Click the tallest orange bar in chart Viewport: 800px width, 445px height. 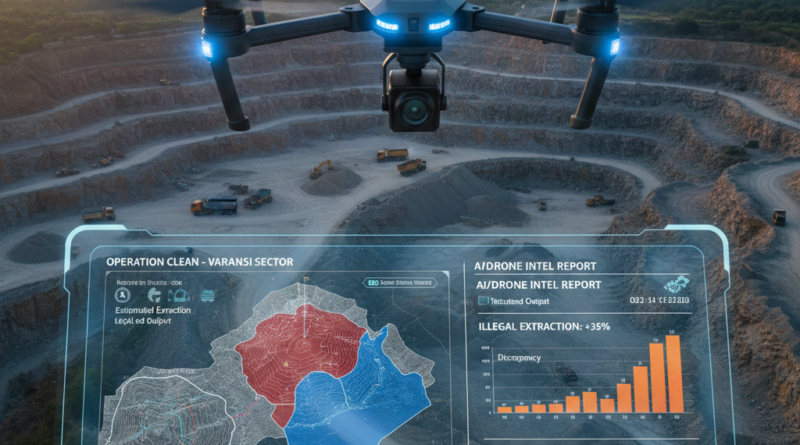click(x=673, y=373)
